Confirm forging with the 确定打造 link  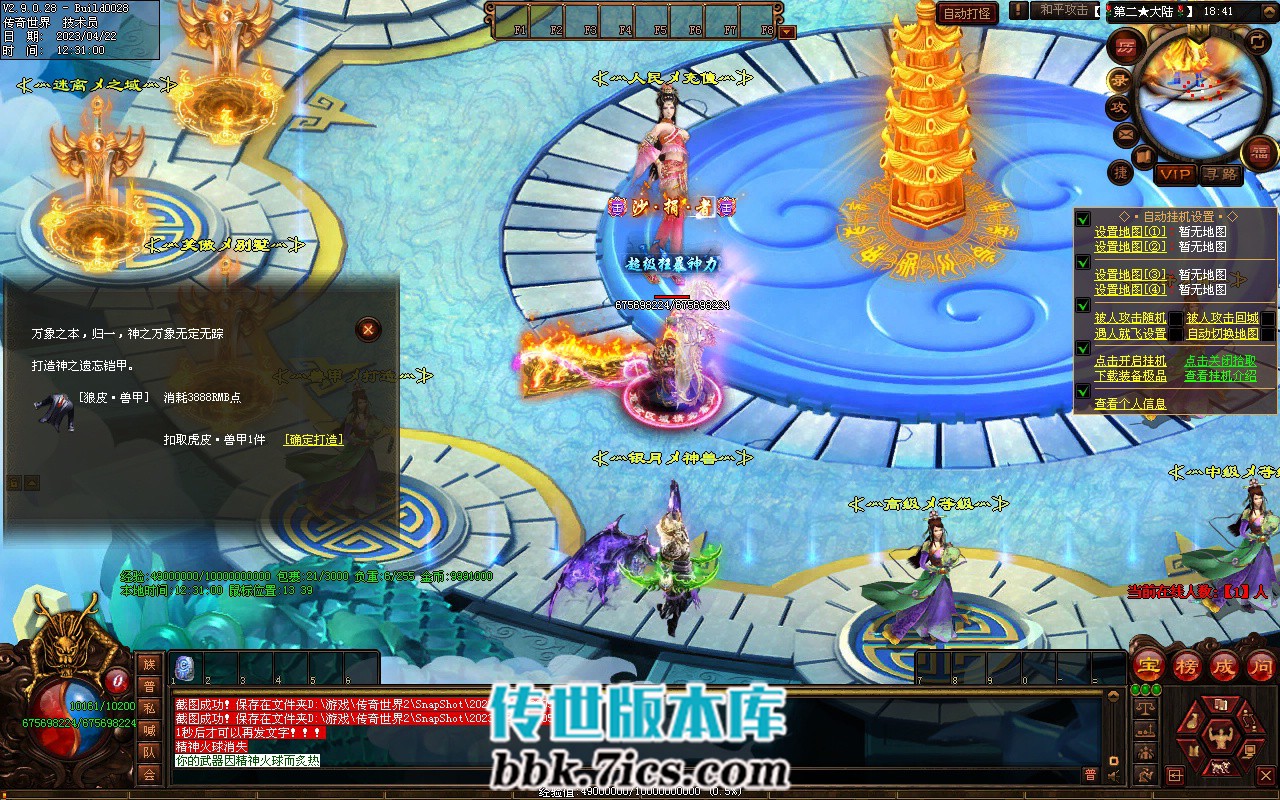click(x=313, y=440)
